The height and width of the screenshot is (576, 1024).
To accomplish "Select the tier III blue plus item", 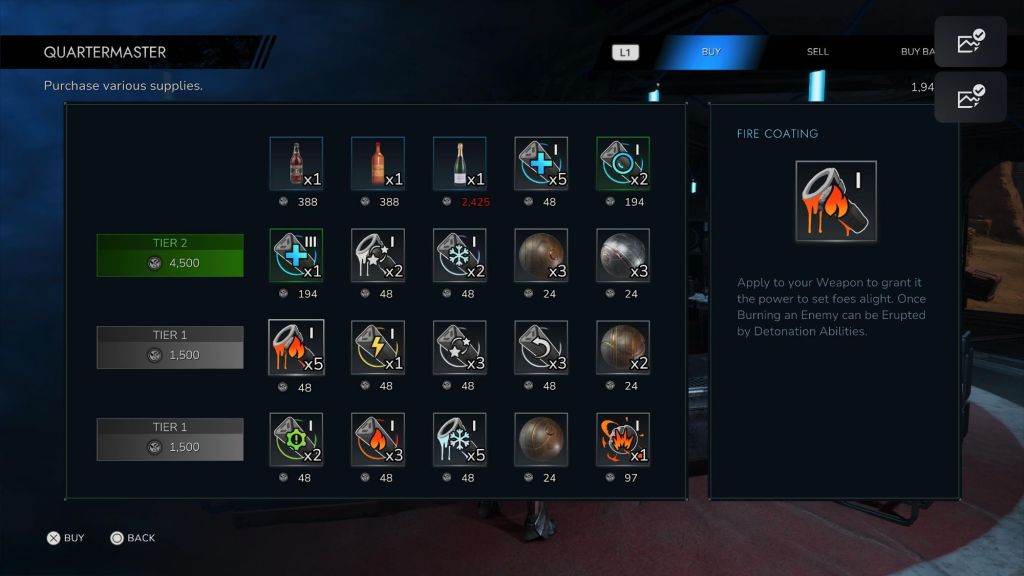I will pos(296,256).
